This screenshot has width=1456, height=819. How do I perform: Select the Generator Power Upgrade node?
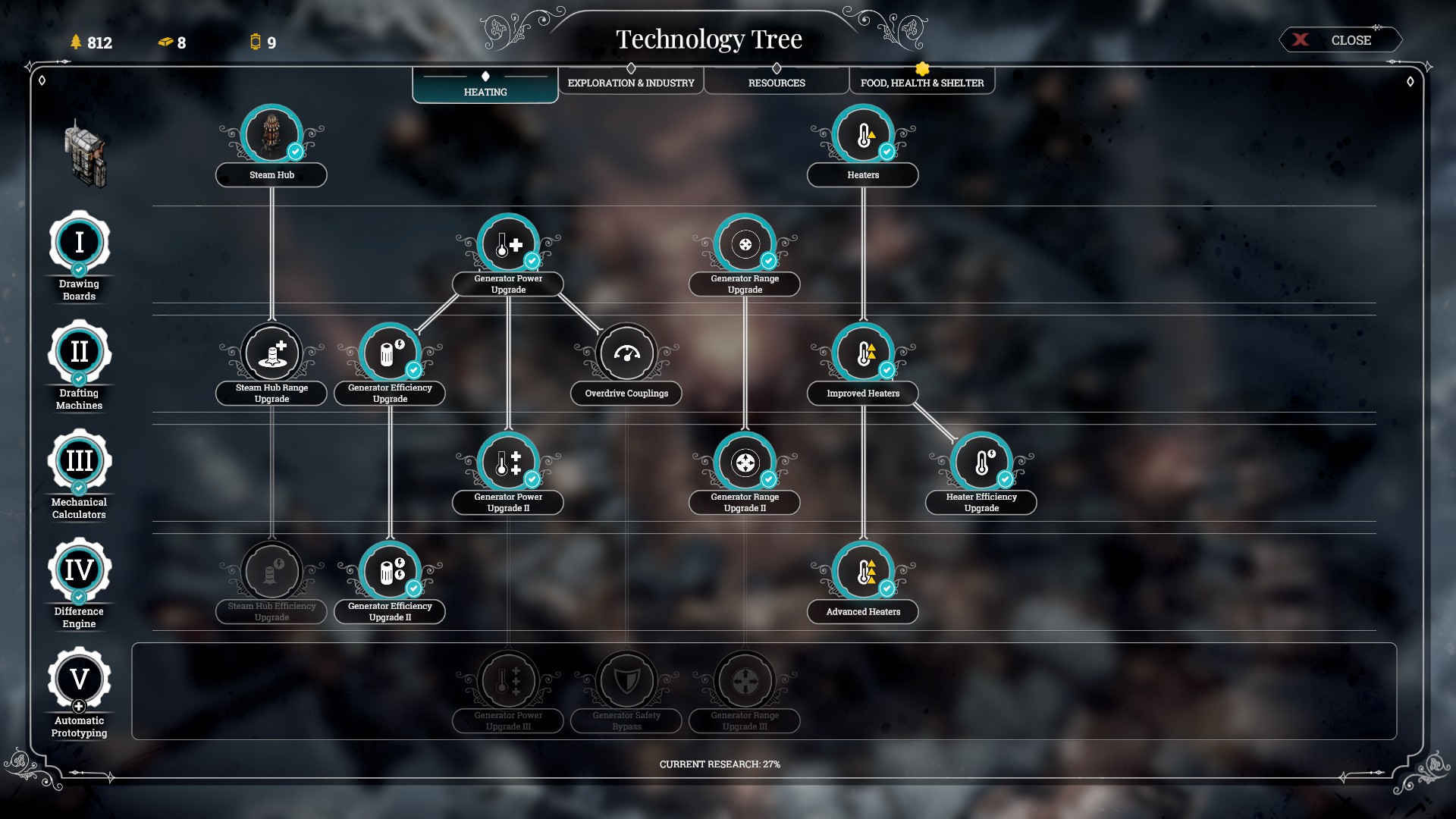508,244
